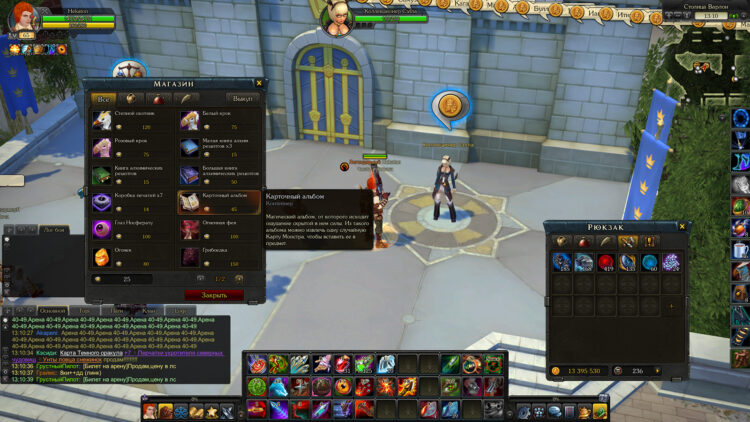750x422 pixels.
Task: Click the red Закрыть button
Action: pyautogui.click(x=213, y=296)
